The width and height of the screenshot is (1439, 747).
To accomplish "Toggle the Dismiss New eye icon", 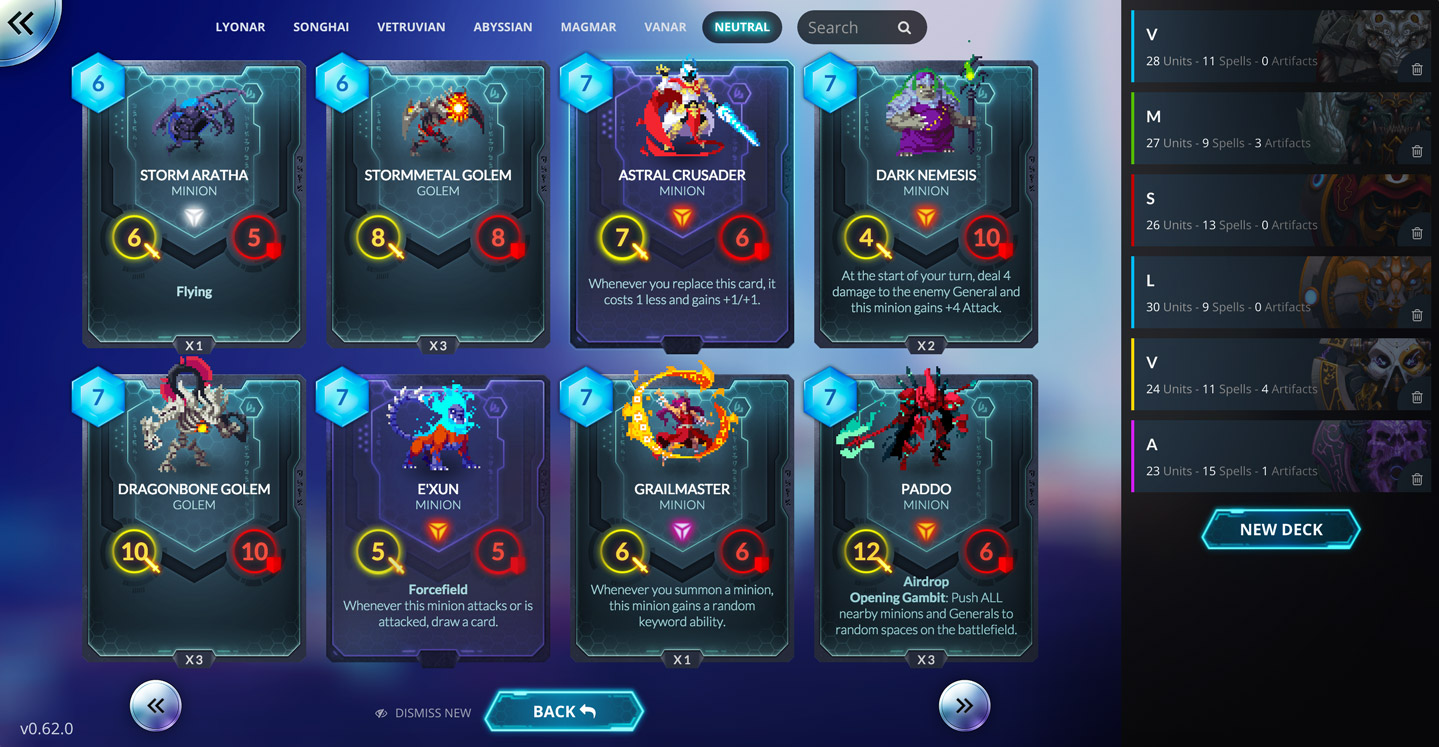I will [381, 713].
